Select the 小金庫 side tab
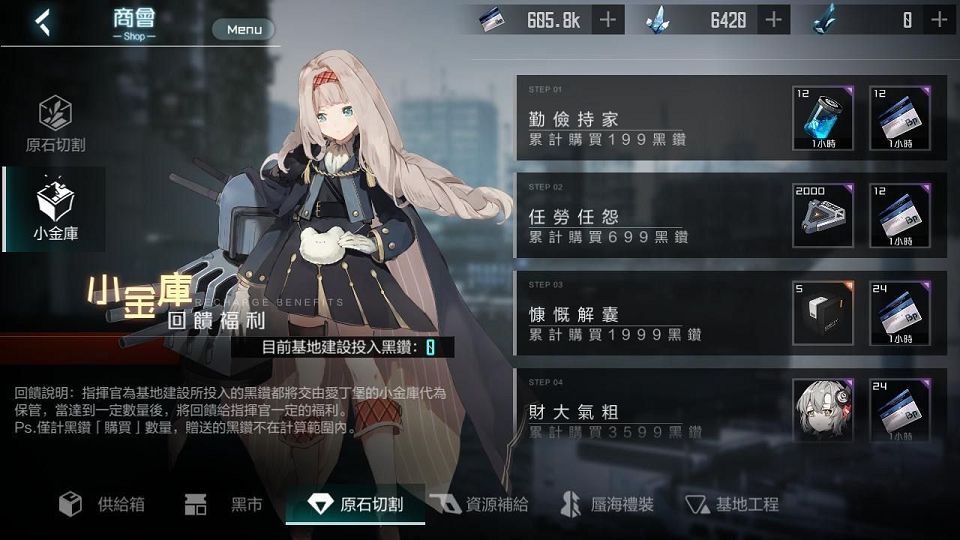 [x=55, y=210]
